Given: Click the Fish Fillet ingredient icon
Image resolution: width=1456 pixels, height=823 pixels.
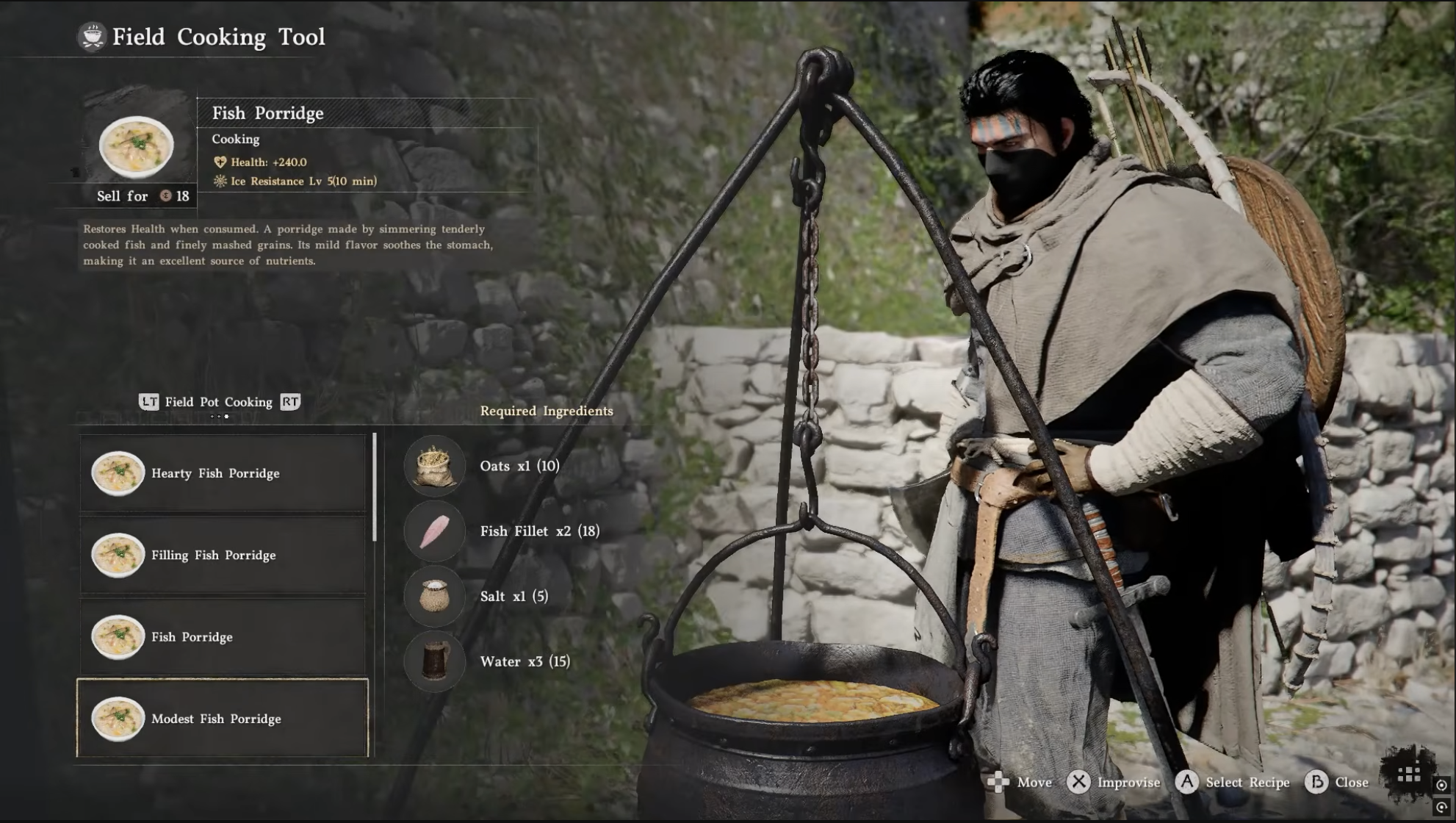Looking at the screenshot, I should coord(434,531).
